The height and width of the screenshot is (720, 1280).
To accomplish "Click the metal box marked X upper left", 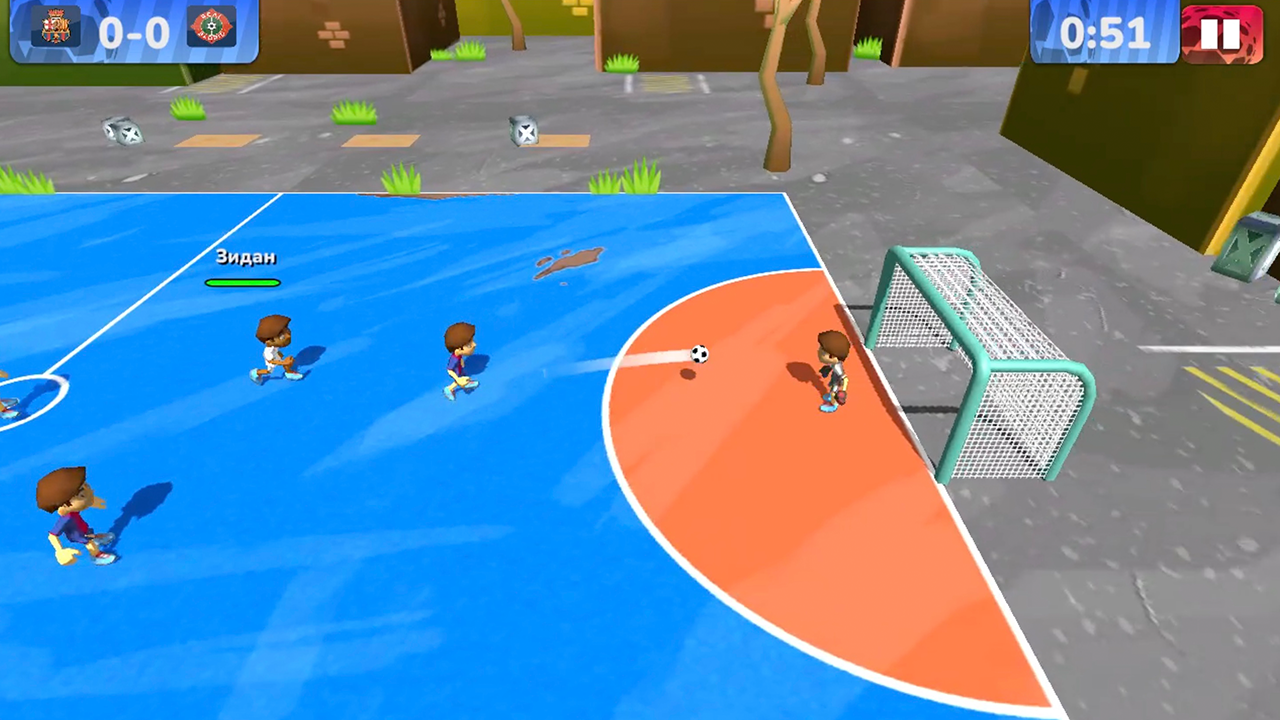I will pyautogui.click(x=124, y=133).
